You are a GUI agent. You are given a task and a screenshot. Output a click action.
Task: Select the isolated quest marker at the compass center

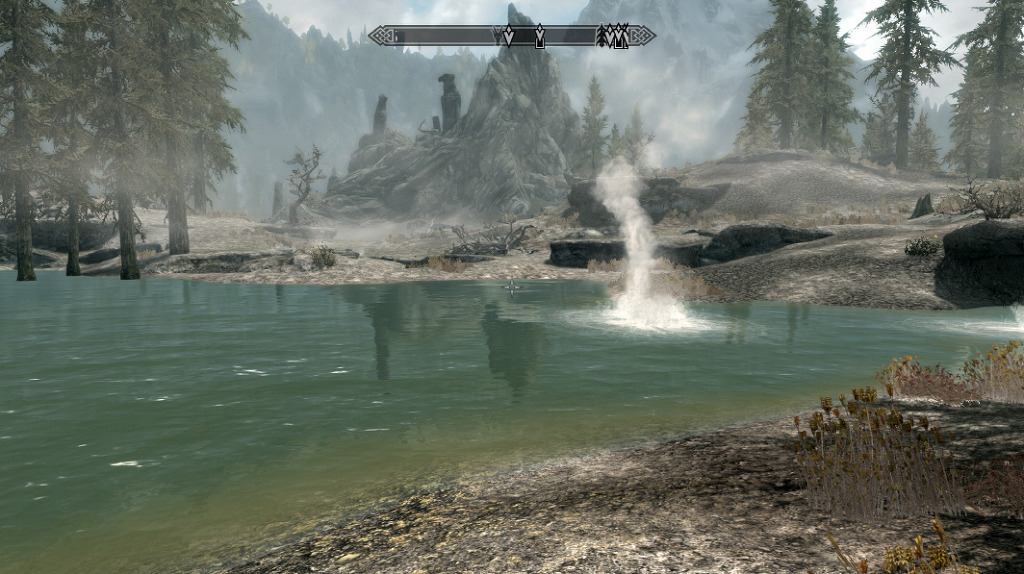pyautogui.click(x=540, y=37)
